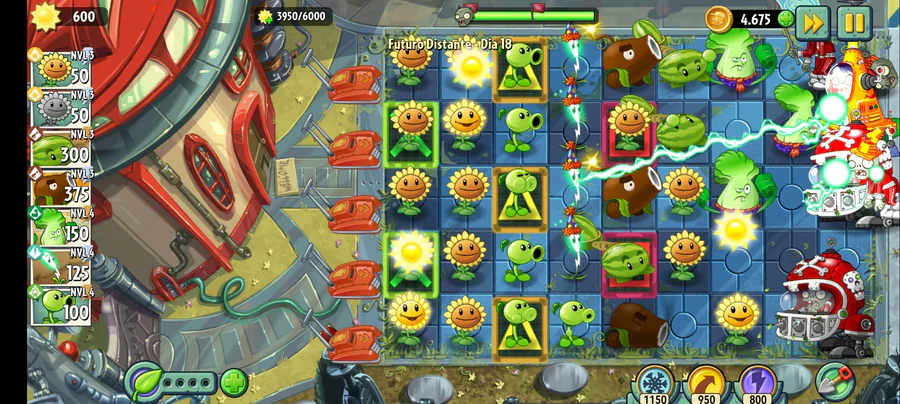900x404 pixels.
Task: Choose the Melon-pult seed packet costing 300
Action: click(62, 150)
